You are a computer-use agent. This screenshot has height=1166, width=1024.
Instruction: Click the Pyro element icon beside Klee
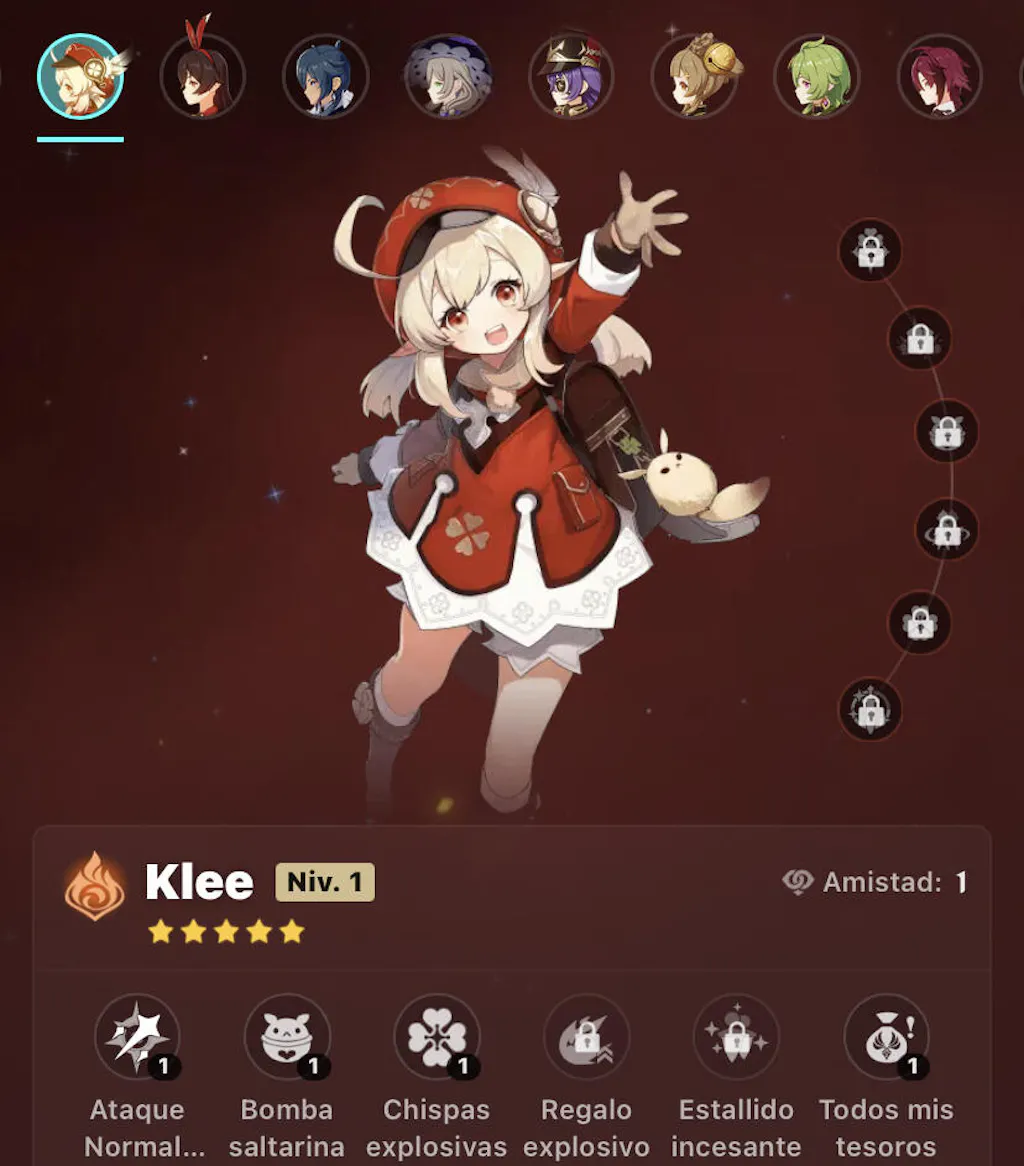95,884
